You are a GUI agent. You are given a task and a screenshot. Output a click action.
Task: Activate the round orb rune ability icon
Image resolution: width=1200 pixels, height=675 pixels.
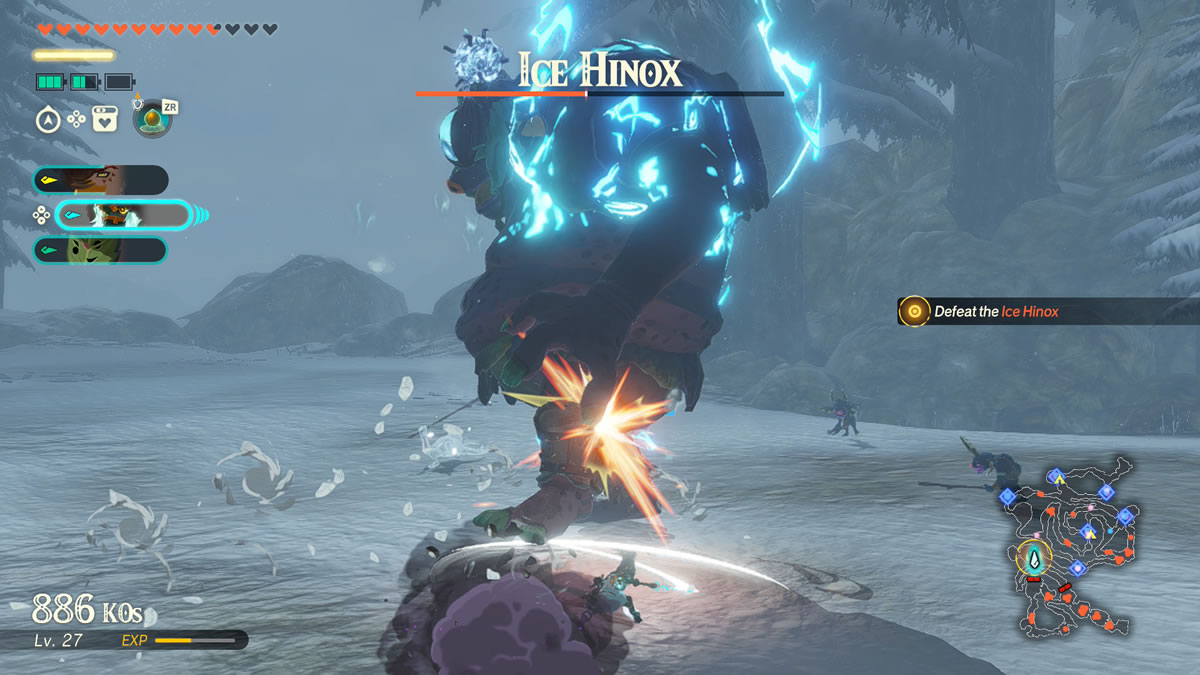[153, 120]
